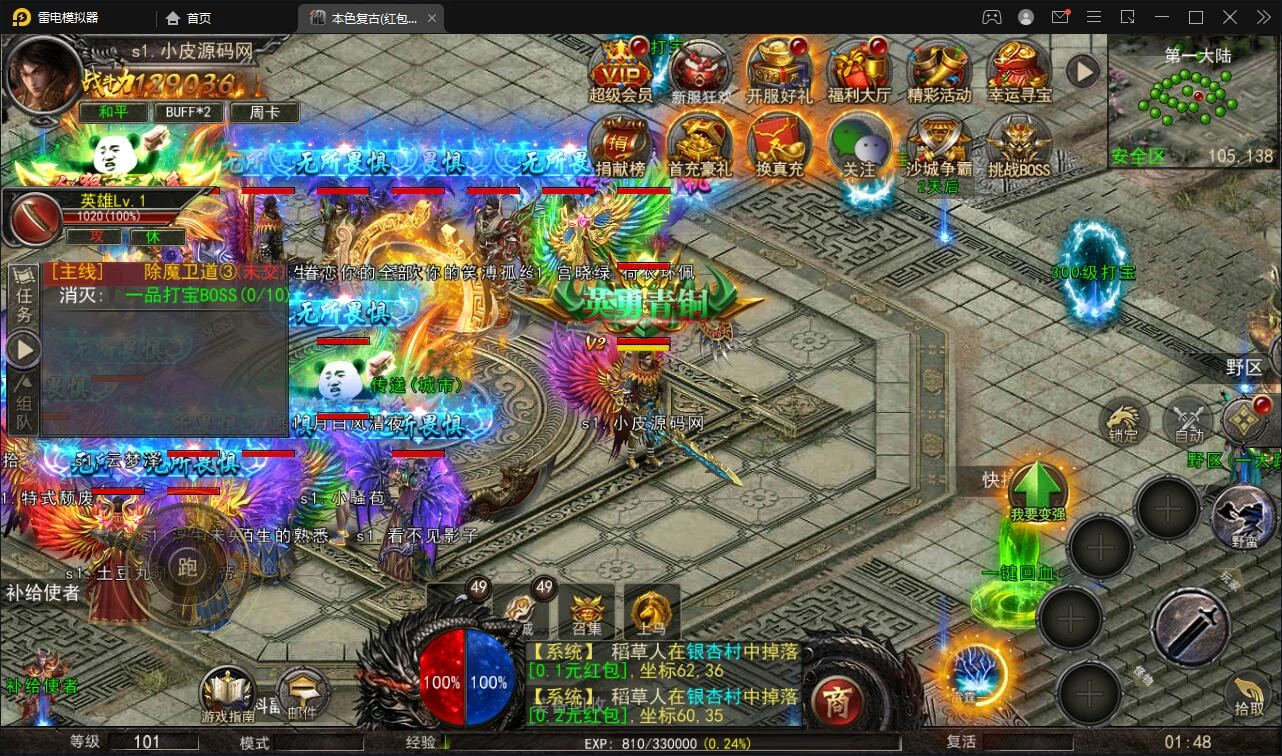Collapse the top activity icons row arrow
The image size is (1282, 756).
[1083, 71]
